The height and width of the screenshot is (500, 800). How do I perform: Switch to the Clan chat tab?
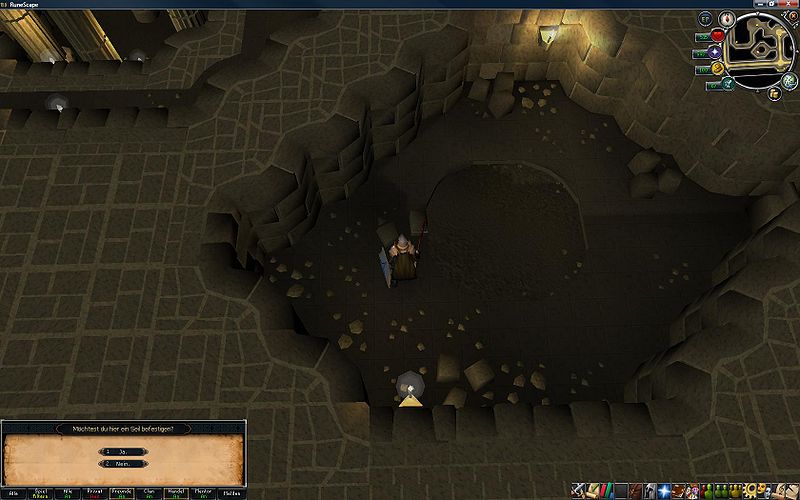148,493
